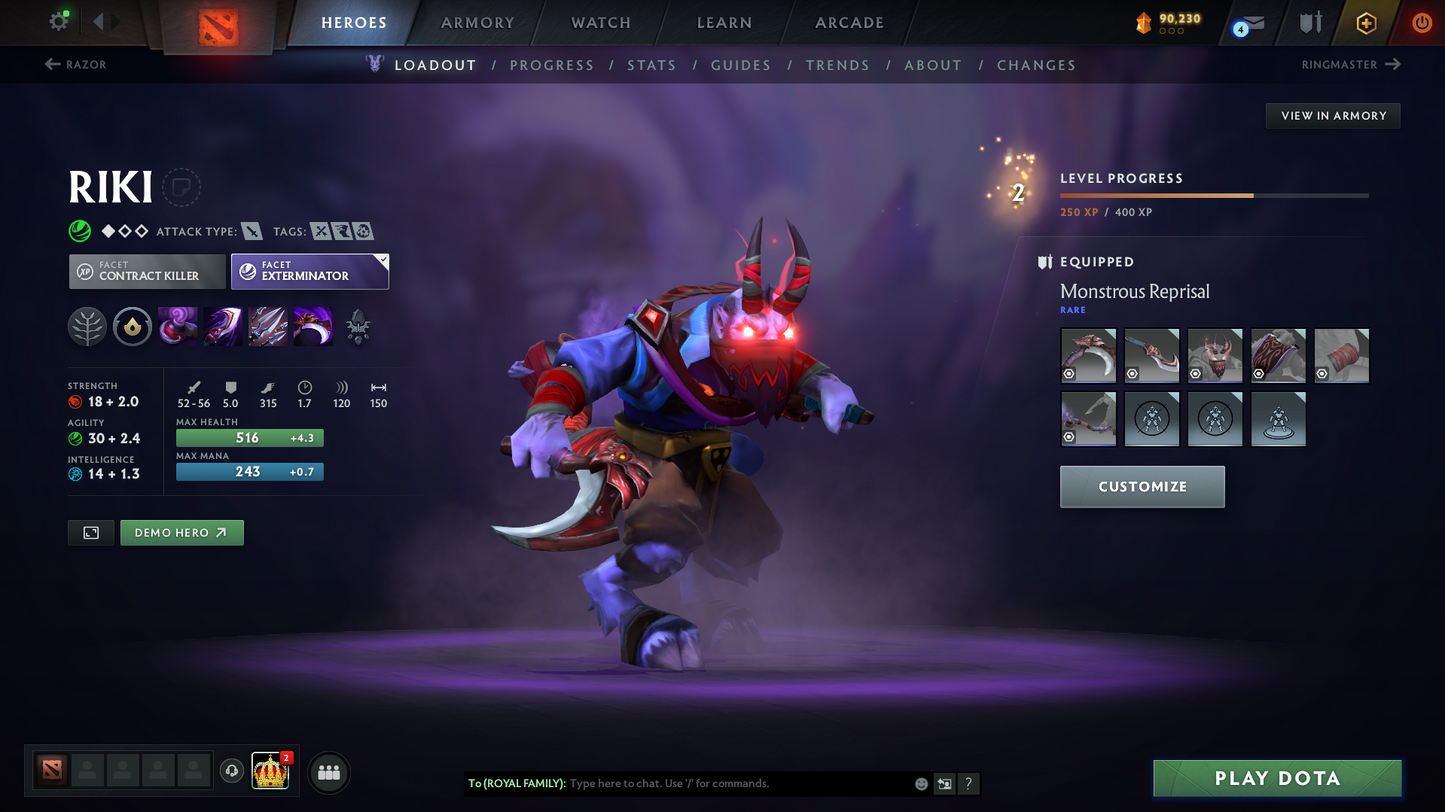Open the hero Guides page
Viewport: 1445px width, 812px height.
pyautogui.click(x=740, y=65)
